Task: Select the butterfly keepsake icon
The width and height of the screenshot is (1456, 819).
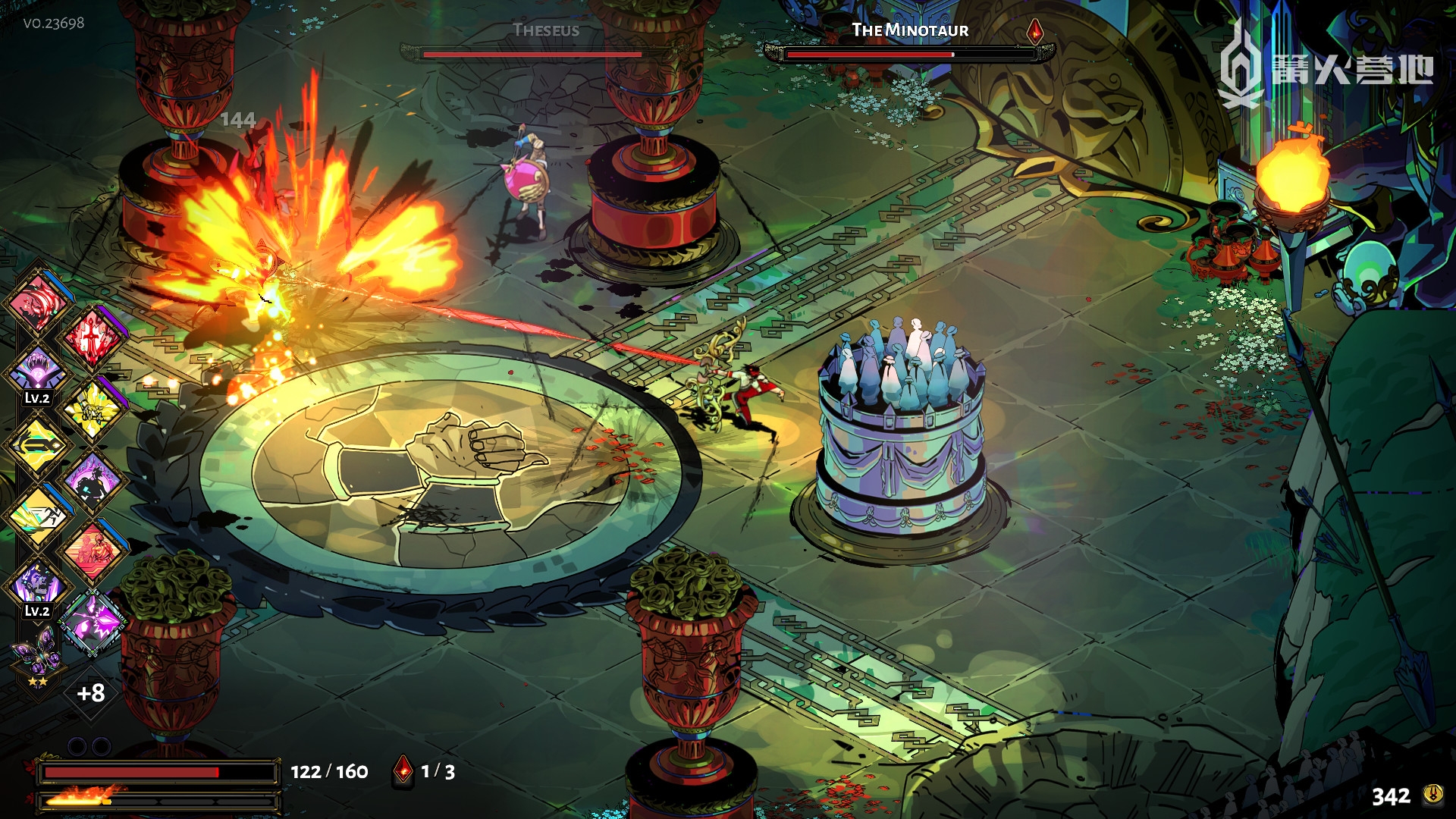Action: pyautogui.click(x=36, y=654)
